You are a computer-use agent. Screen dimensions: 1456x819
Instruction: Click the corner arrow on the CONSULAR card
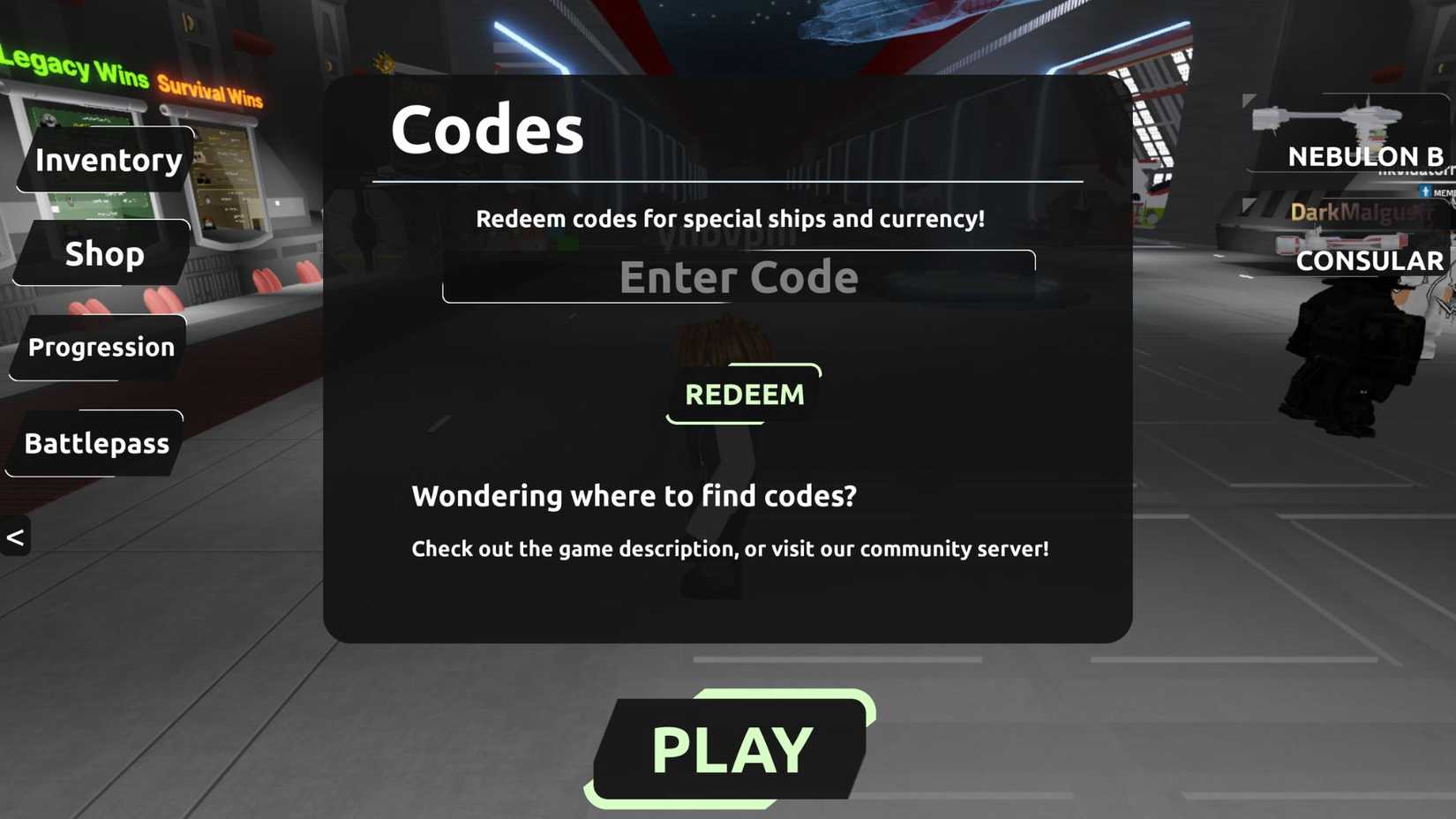1247,205
